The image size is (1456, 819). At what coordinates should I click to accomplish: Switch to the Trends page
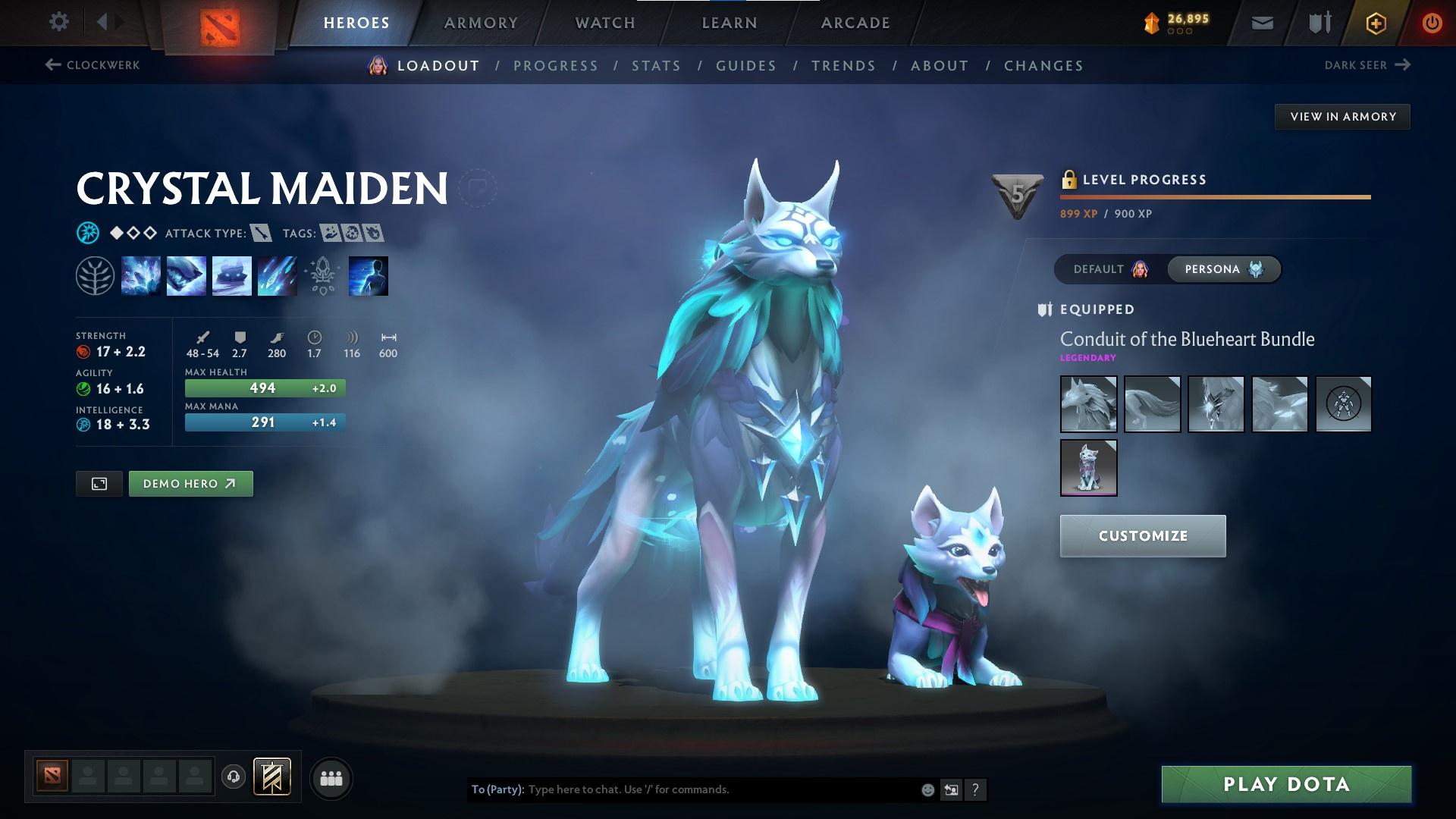pyautogui.click(x=843, y=66)
